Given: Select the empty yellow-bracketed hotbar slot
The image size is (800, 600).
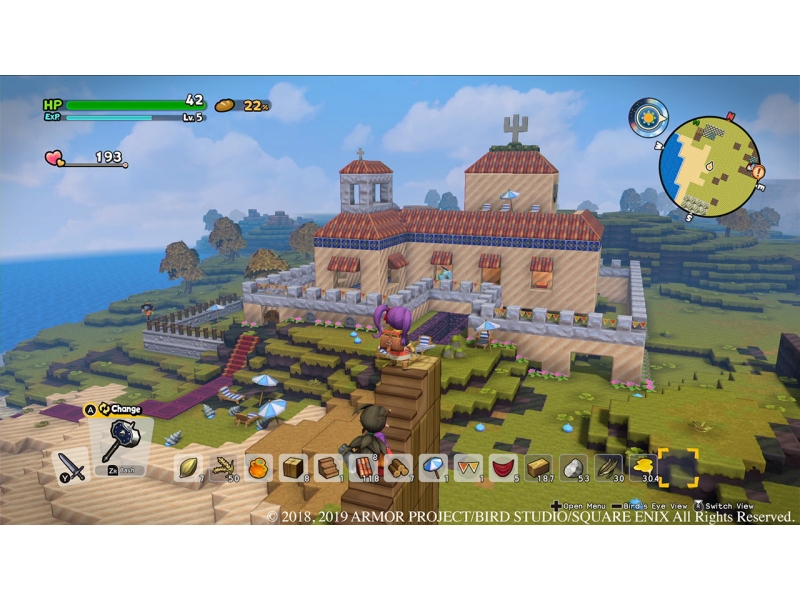Looking at the screenshot, I should pos(678,467).
